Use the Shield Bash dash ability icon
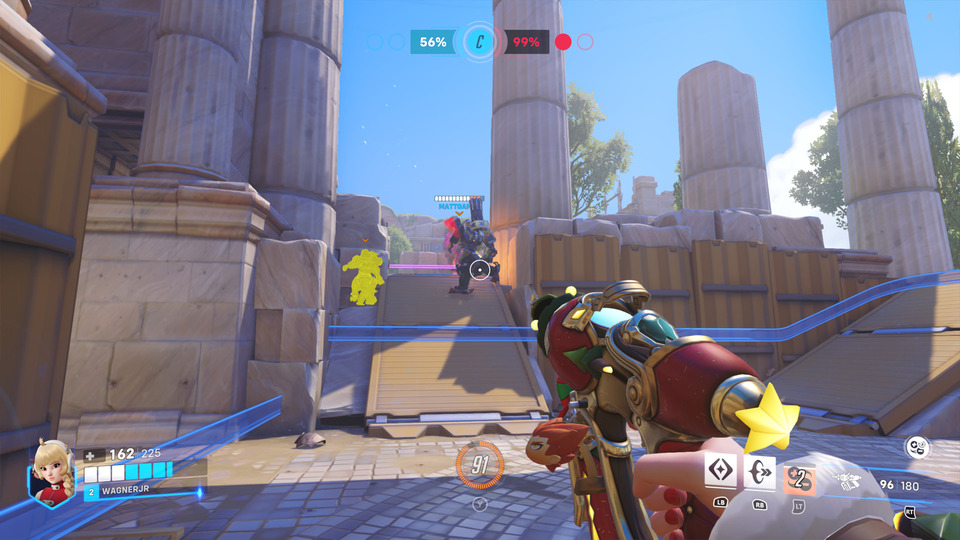 [x=760, y=472]
